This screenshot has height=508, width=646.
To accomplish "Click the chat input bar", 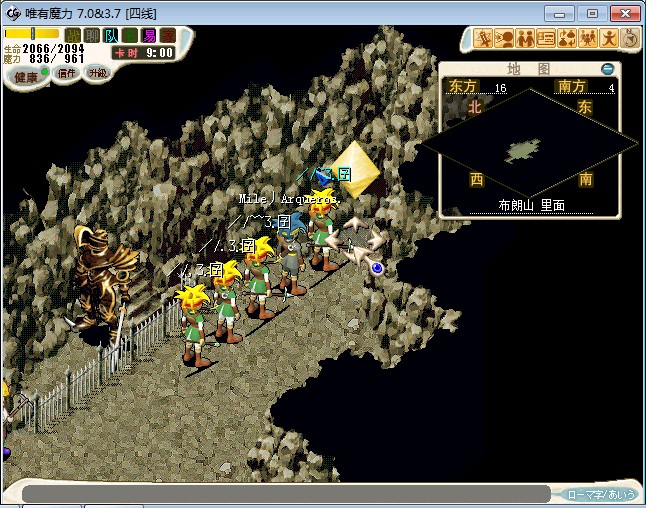I will pos(285,494).
